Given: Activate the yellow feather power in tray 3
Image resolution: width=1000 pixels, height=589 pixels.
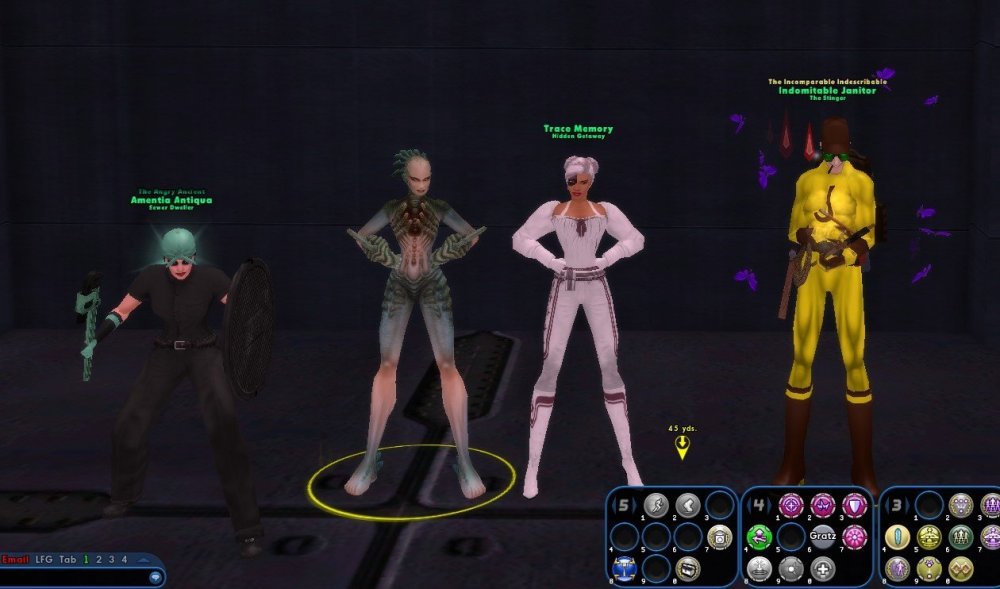Looking at the screenshot, I should point(897,537).
